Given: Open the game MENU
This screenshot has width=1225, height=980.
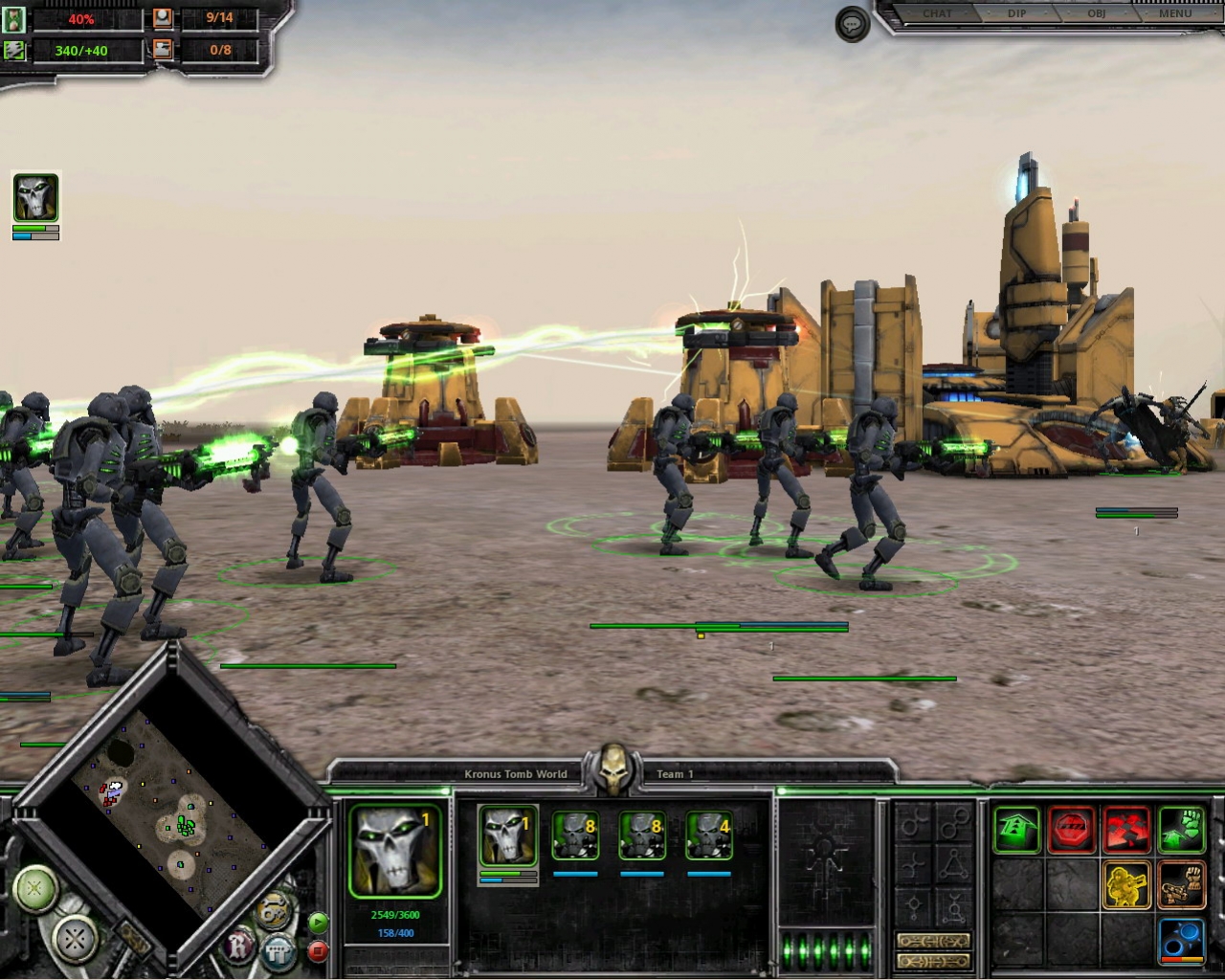Looking at the screenshot, I should [1175, 13].
